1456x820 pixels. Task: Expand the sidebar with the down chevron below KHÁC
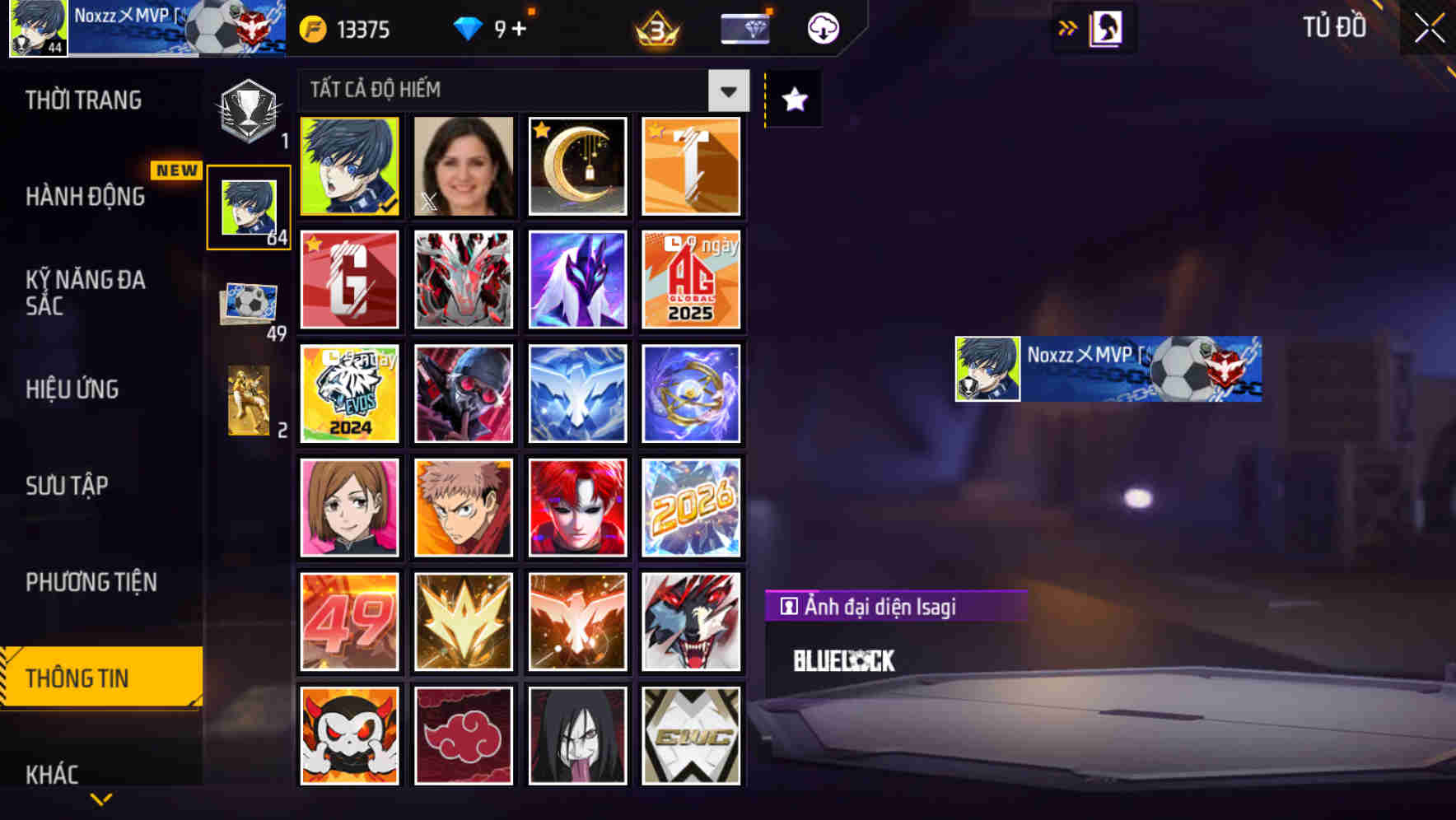click(x=100, y=799)
